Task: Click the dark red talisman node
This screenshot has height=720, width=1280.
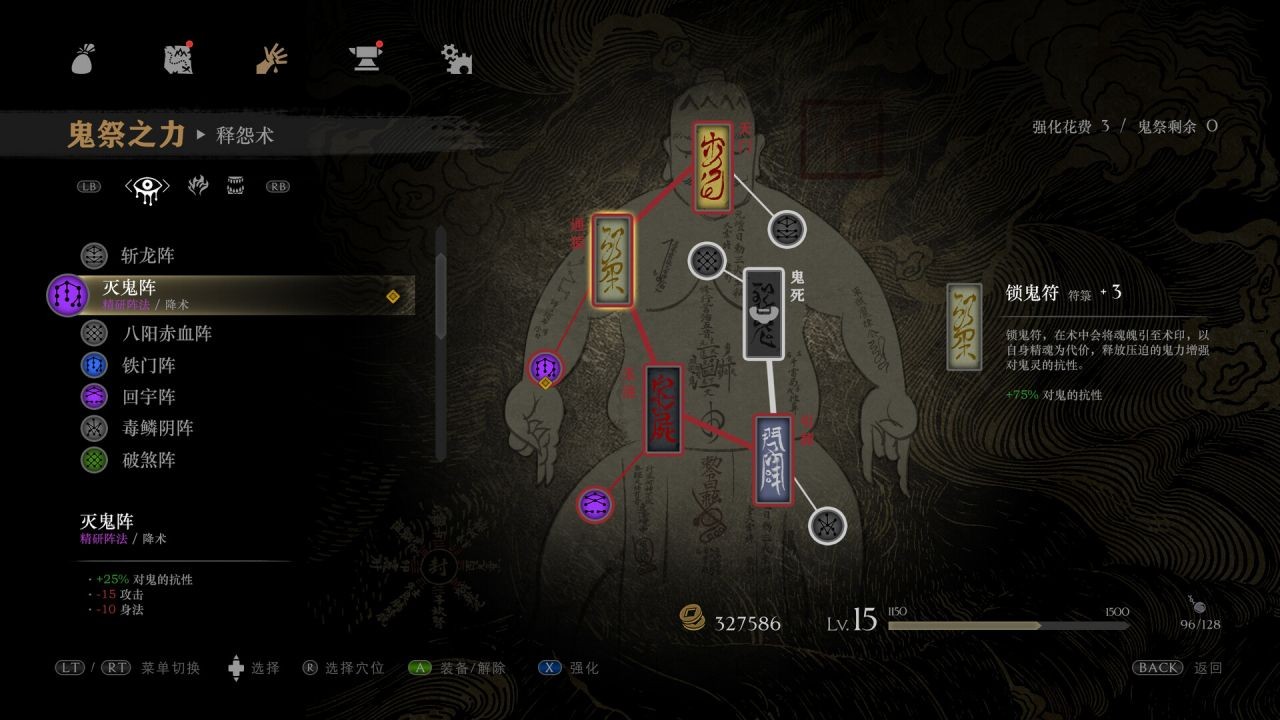Action: coord(664,409)
